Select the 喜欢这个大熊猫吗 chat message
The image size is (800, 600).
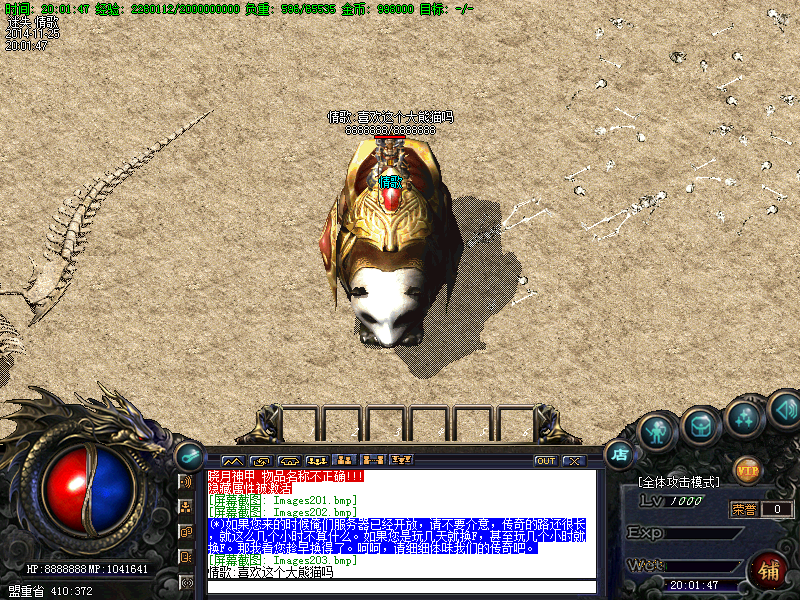pos(270,573)
